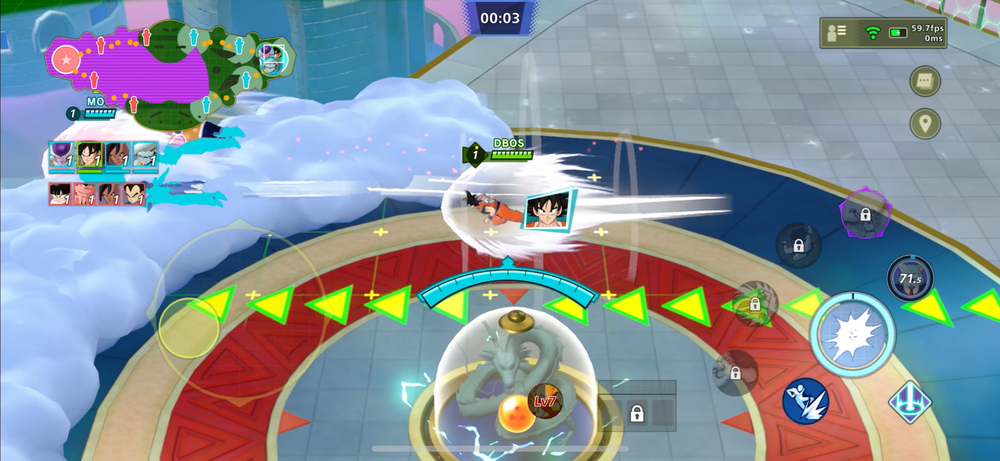Select Frieza's portrait in the blue team row
The height and width of the screenshot is (461, 1000).
62,156
